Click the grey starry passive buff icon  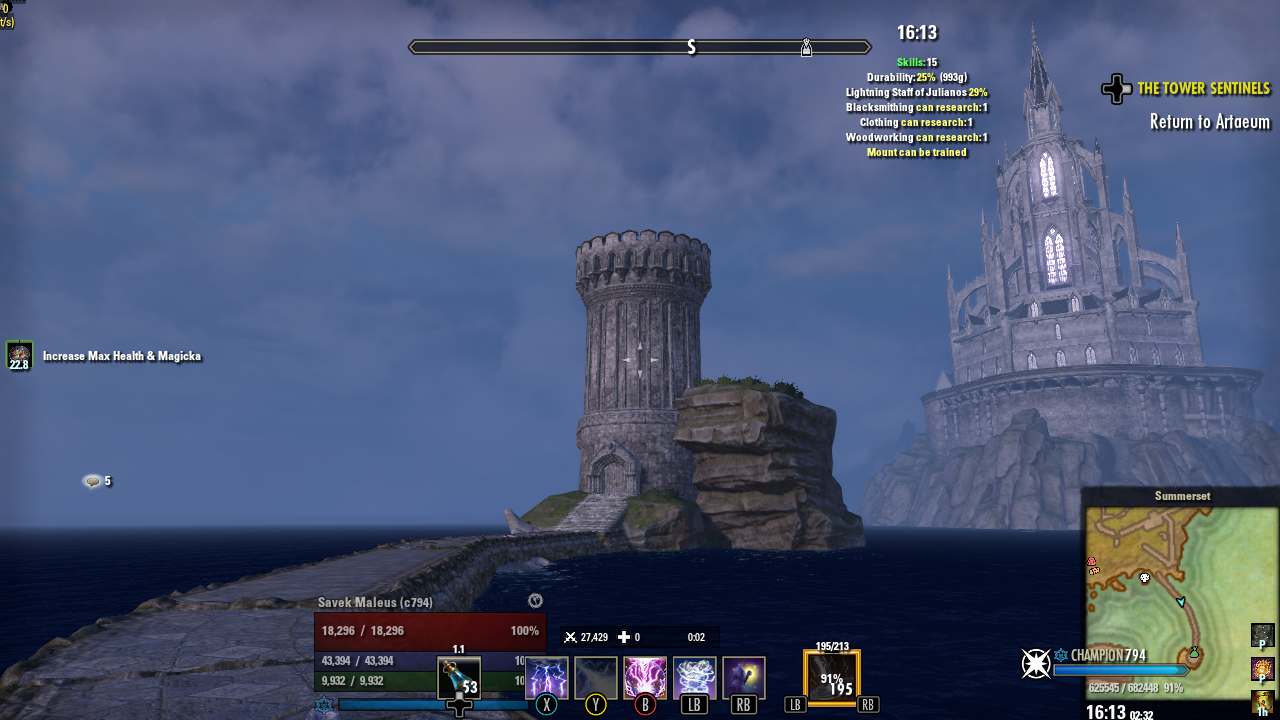point(1262,635)
